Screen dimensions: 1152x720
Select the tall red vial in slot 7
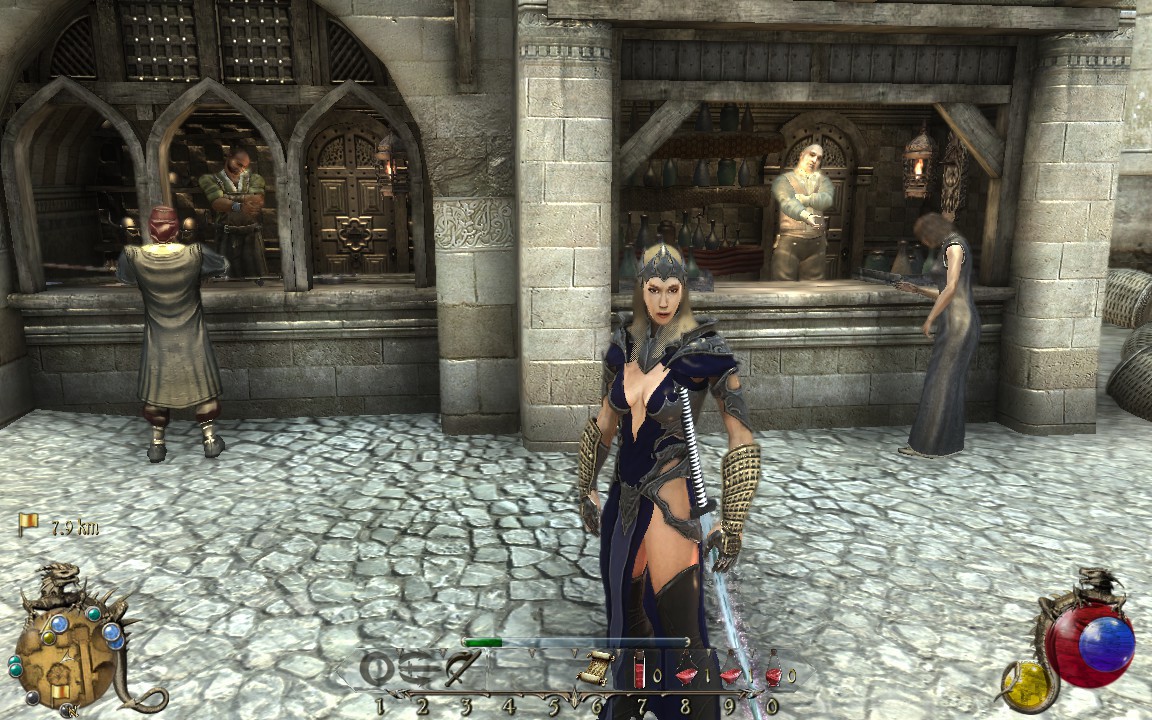[639, 669]
